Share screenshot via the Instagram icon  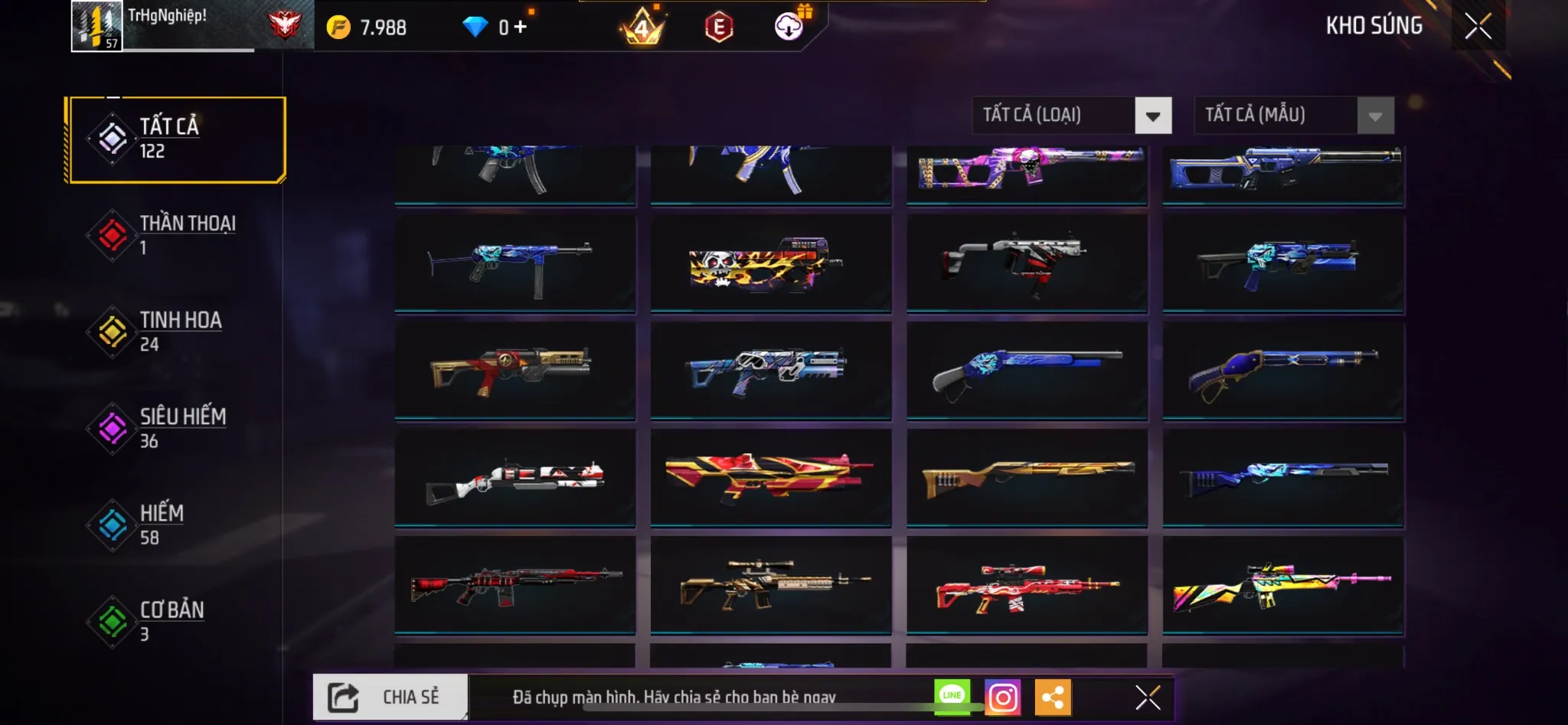click(1004, 697)
